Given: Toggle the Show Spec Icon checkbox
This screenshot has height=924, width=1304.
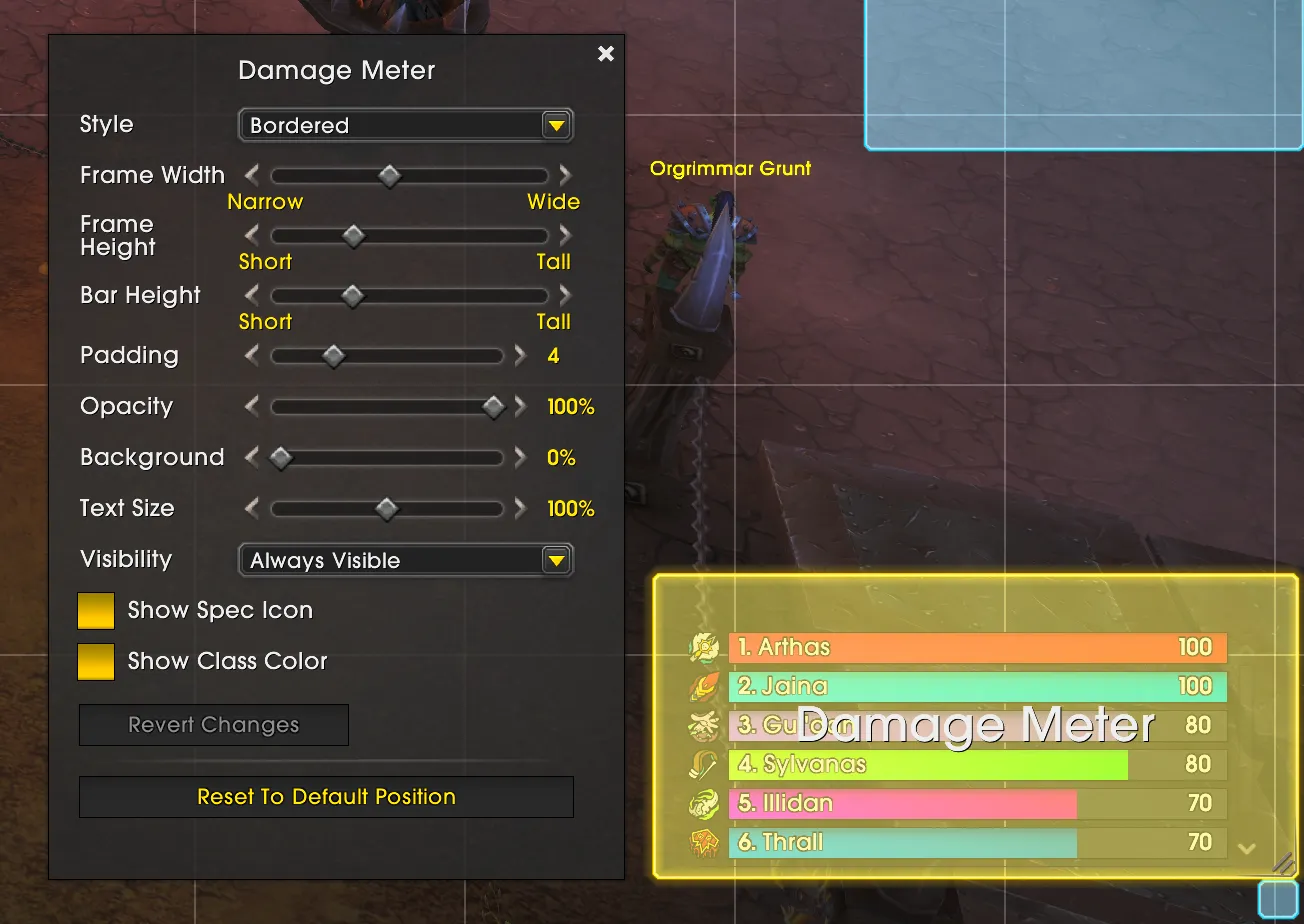Looking at the screenshot, I should pos(96,611).
